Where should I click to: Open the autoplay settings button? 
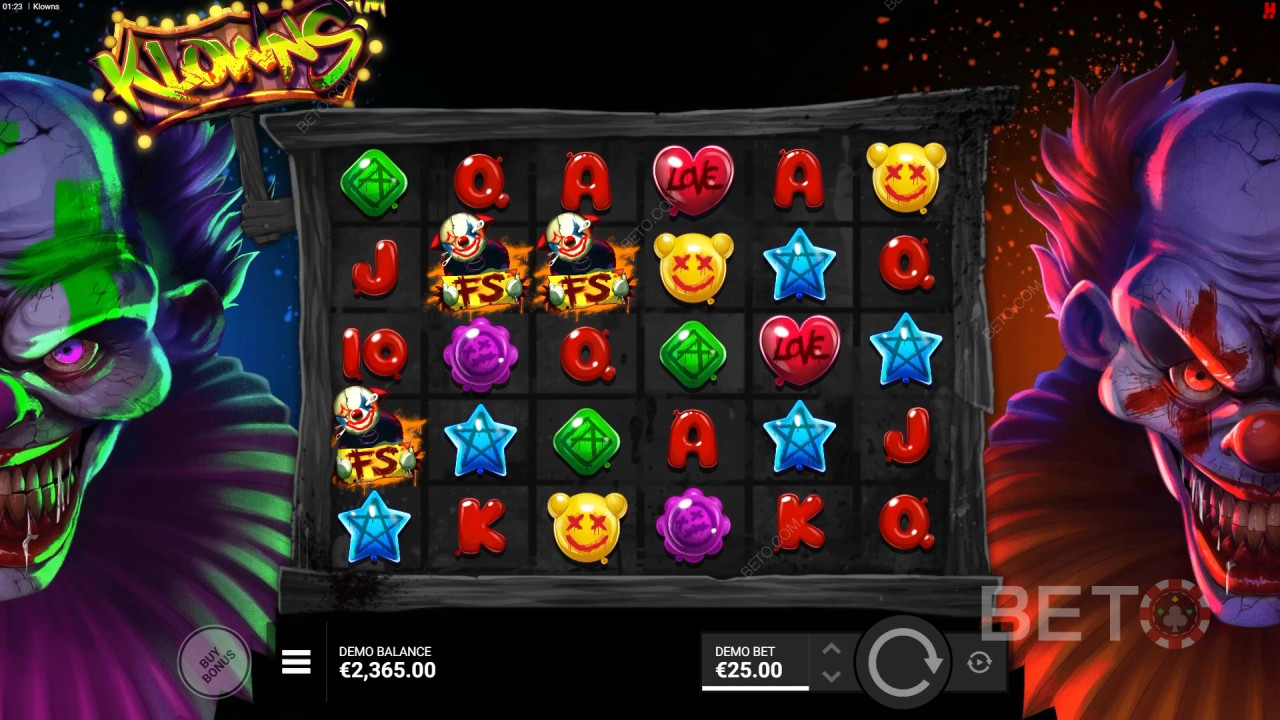click(x=979, y=662)
